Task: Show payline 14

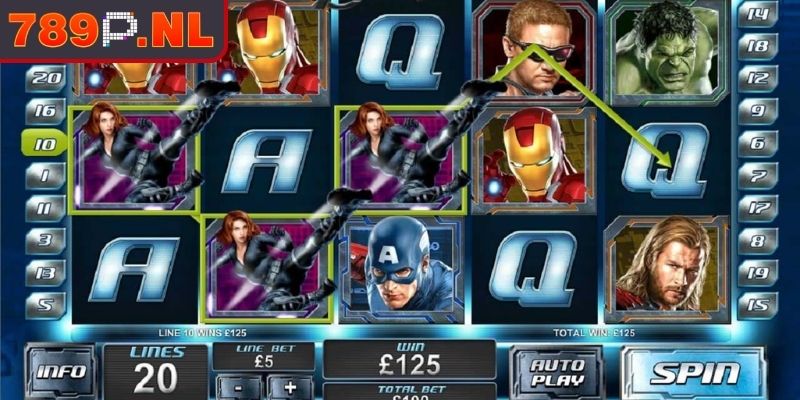Action: tap(756, 14)
